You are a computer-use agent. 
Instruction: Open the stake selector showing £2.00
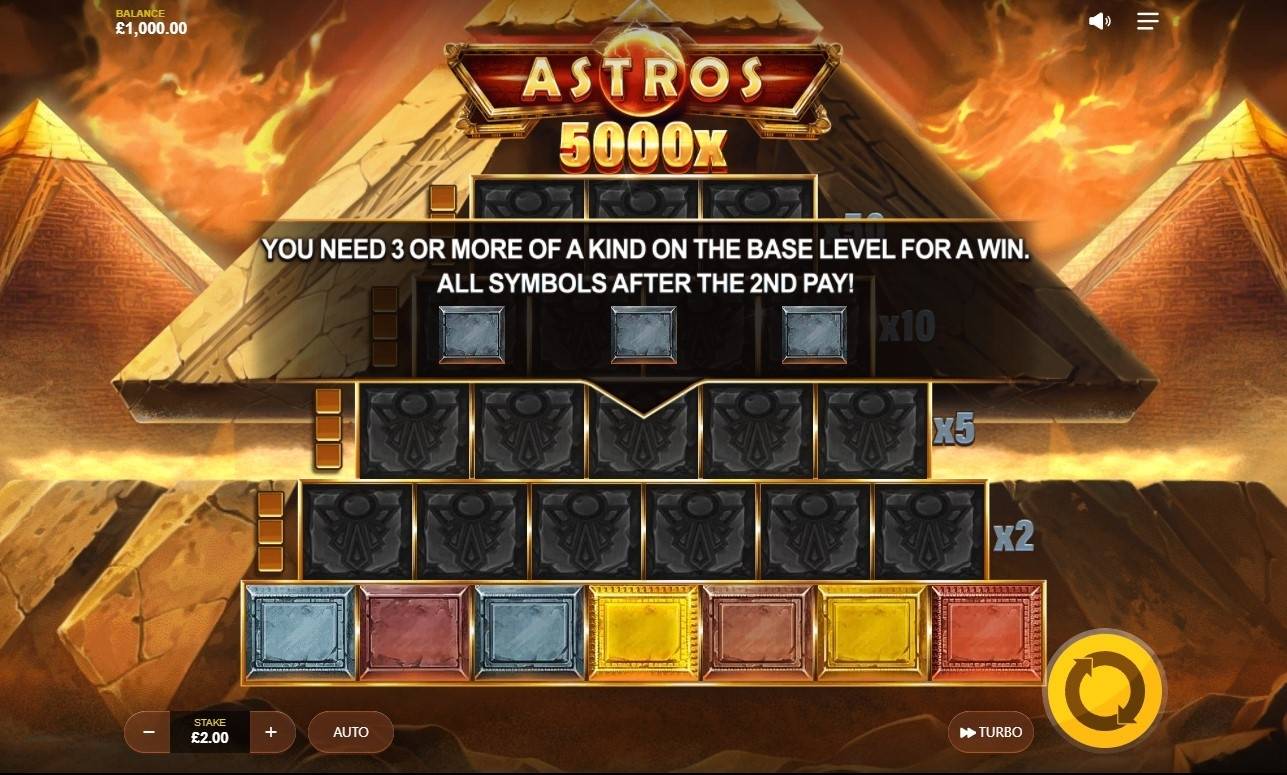point(208,732)
